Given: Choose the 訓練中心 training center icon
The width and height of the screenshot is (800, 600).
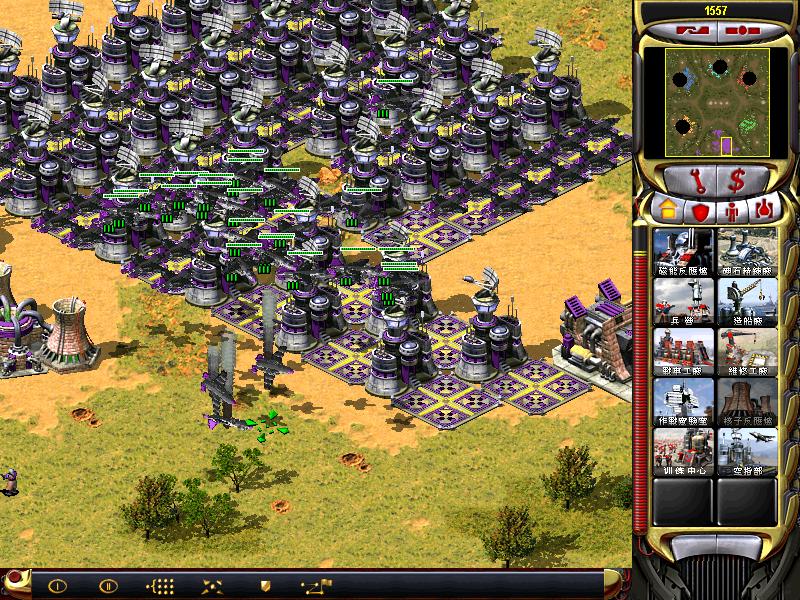Looking at the screenshot, I should [682, 451].
